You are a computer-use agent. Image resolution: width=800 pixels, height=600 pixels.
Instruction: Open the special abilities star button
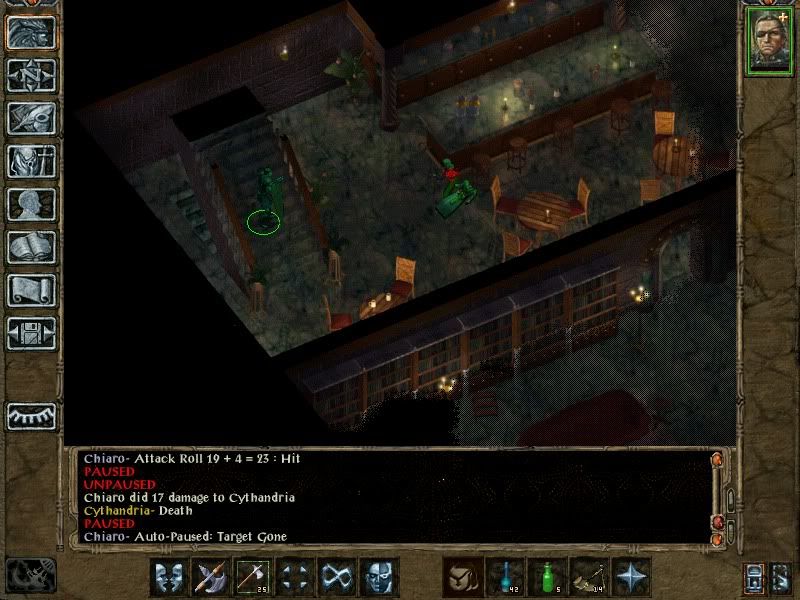pyautogui.click(x=632, y=577)
